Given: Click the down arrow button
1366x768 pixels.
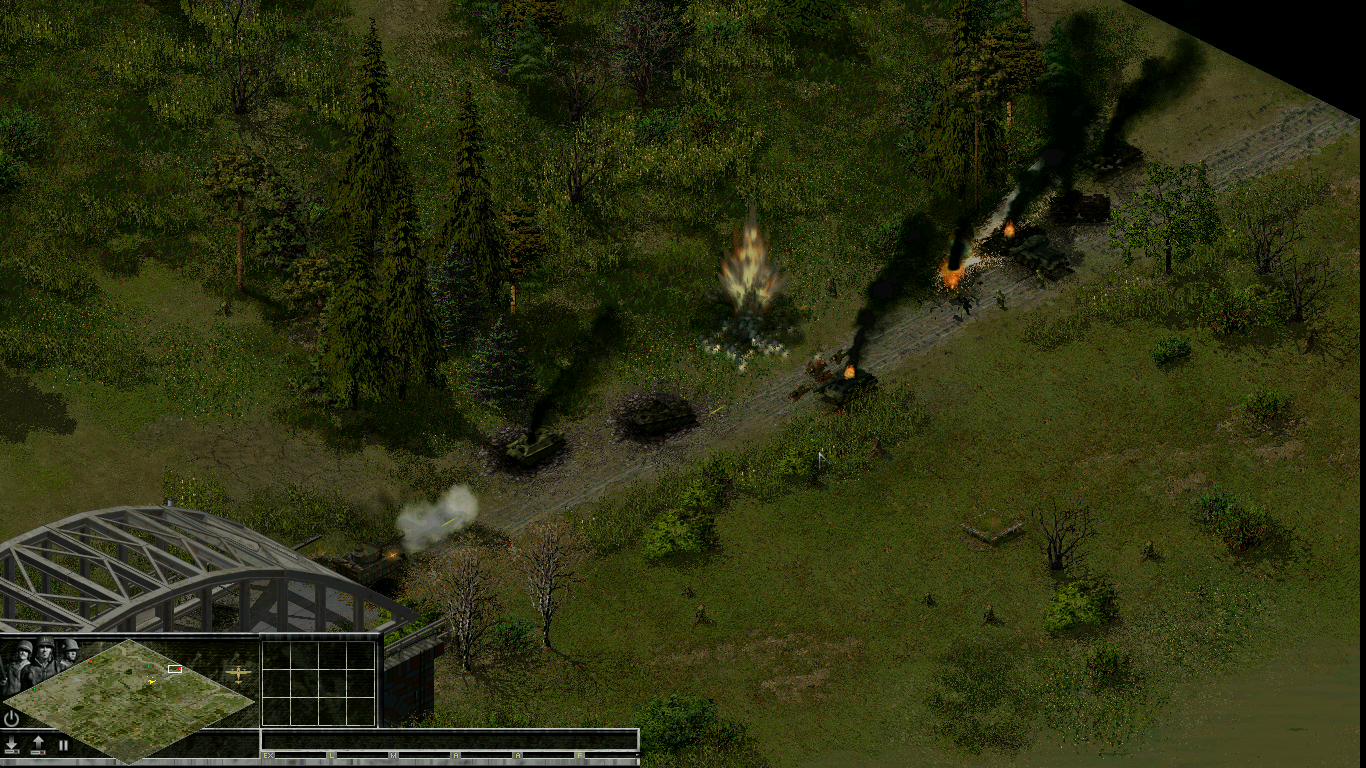Looking at the screenshot, I should coord(12,745).
